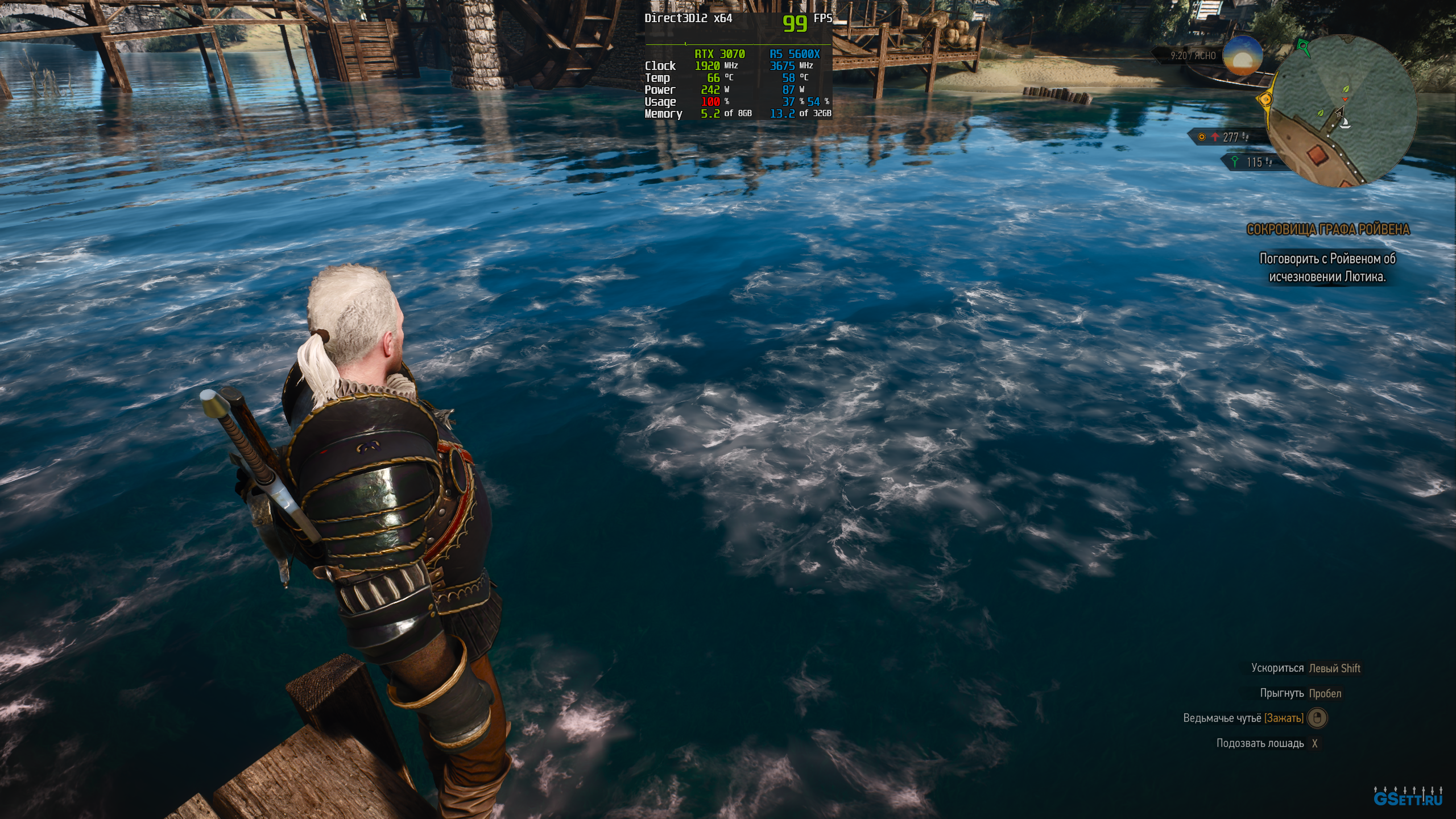The image size is (1456, 819).
Task: Click the objective about talking to Ройвен
Action: point(1327,267)
